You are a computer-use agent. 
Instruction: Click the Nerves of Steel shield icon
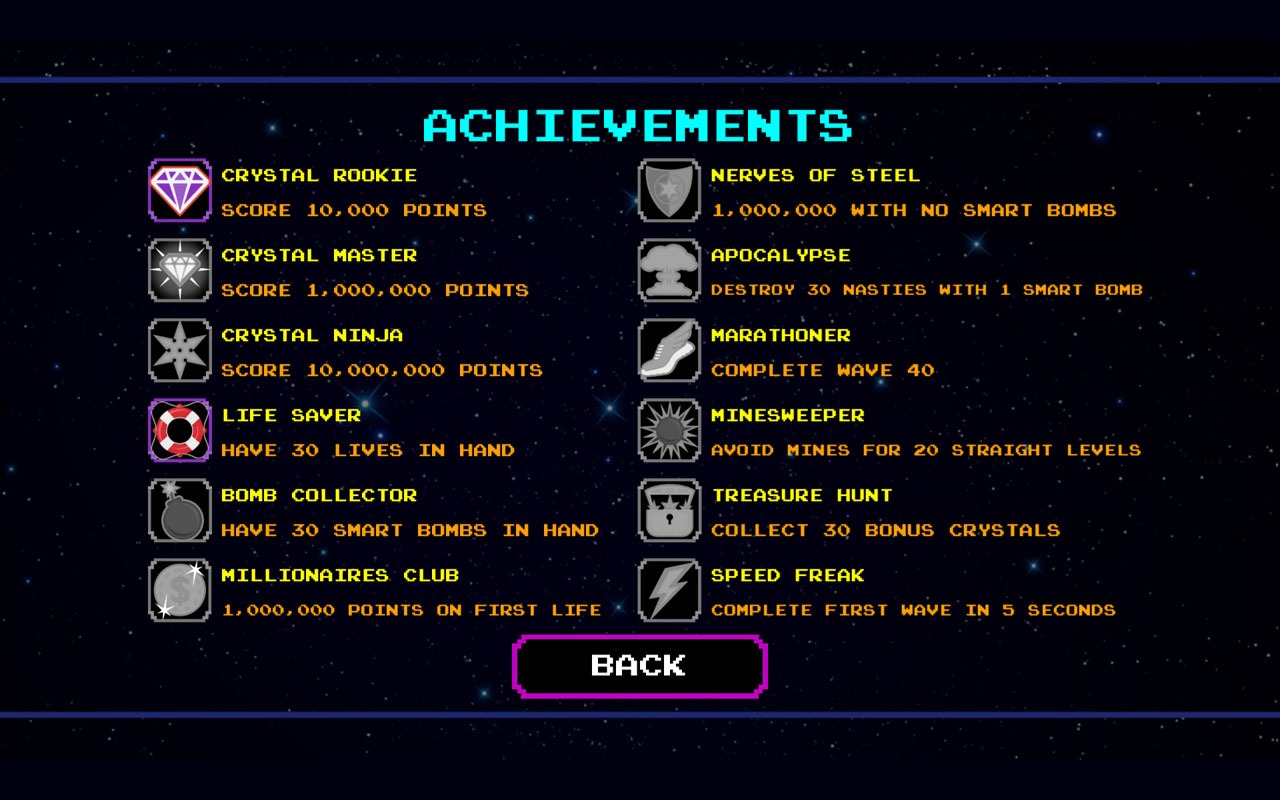point(667,190)
